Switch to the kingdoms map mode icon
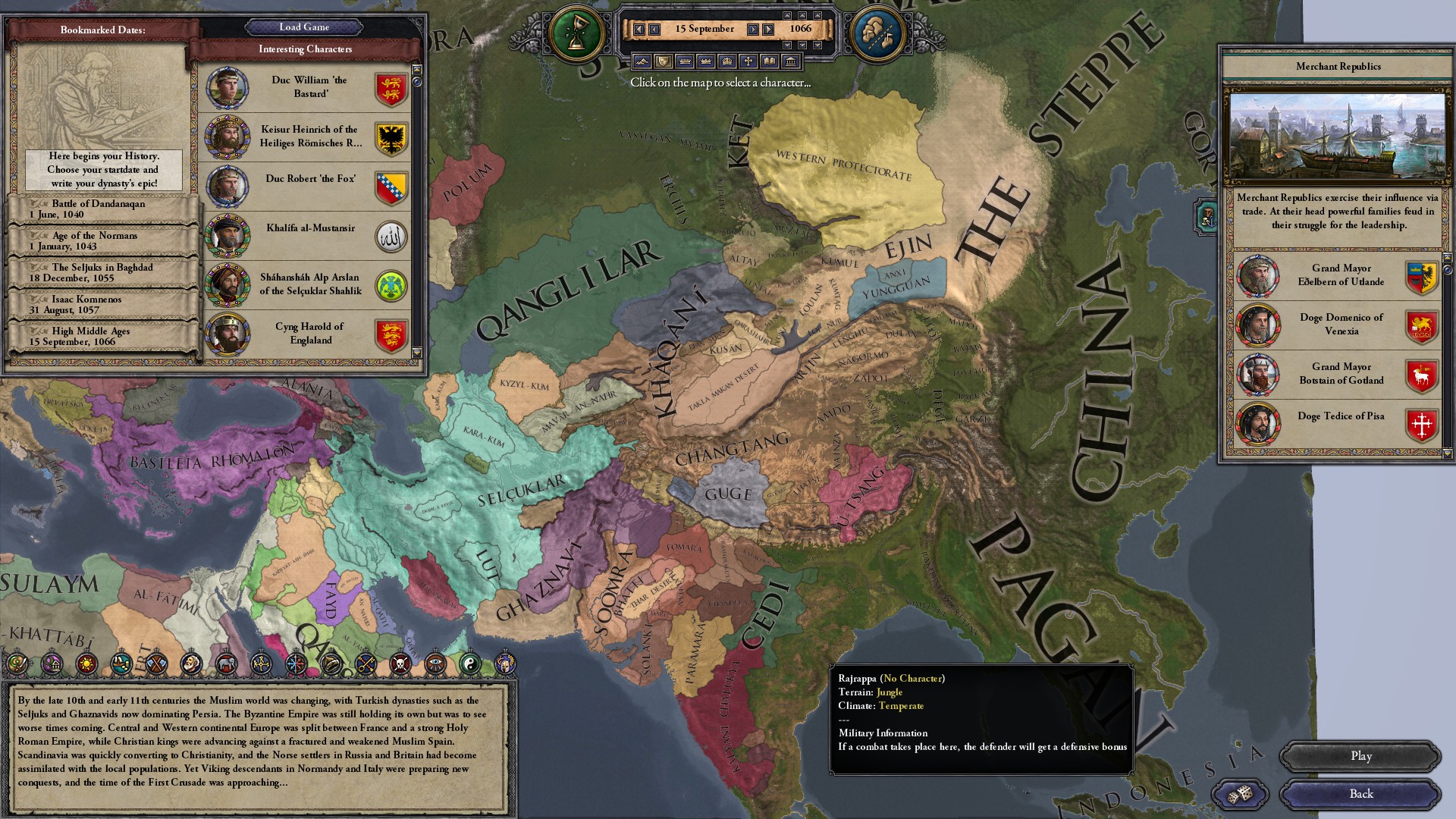 [x=706, y=62]
